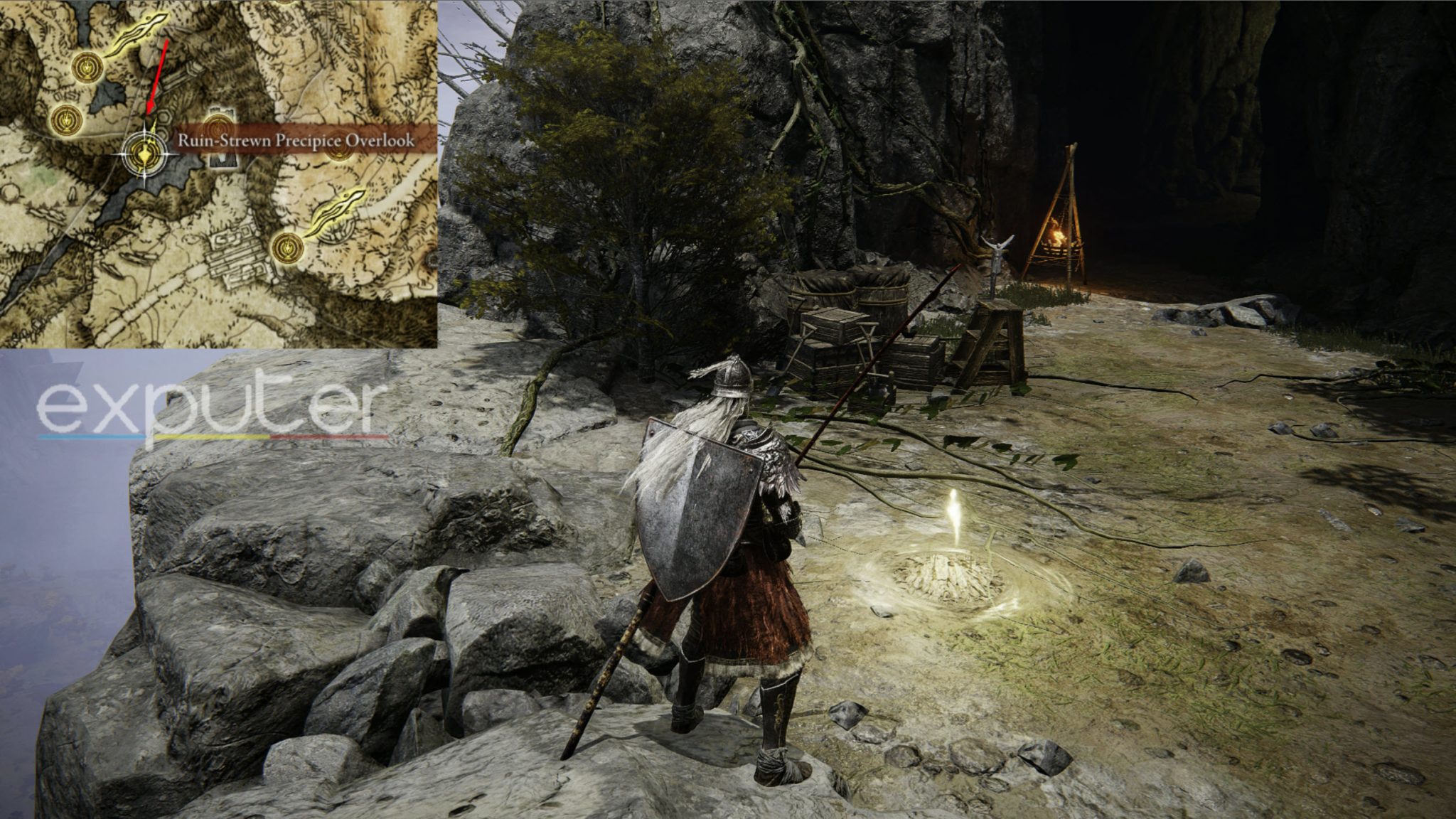Open the Site of Grace icon at top-left map corner
1456x819 pixels.
(x=87, y=69)
